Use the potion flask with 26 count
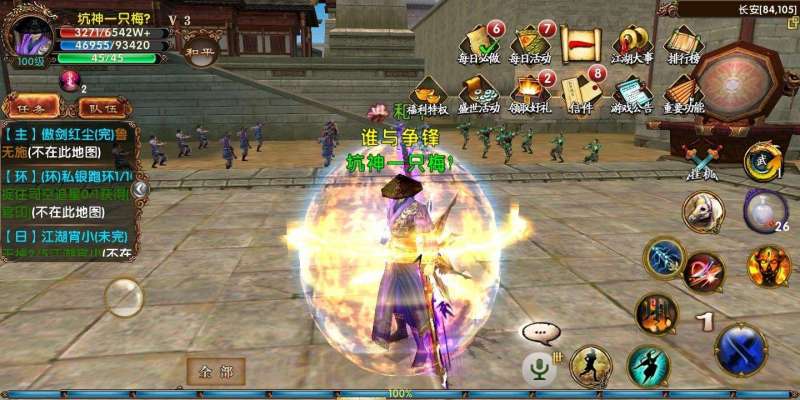 (763, 211)
